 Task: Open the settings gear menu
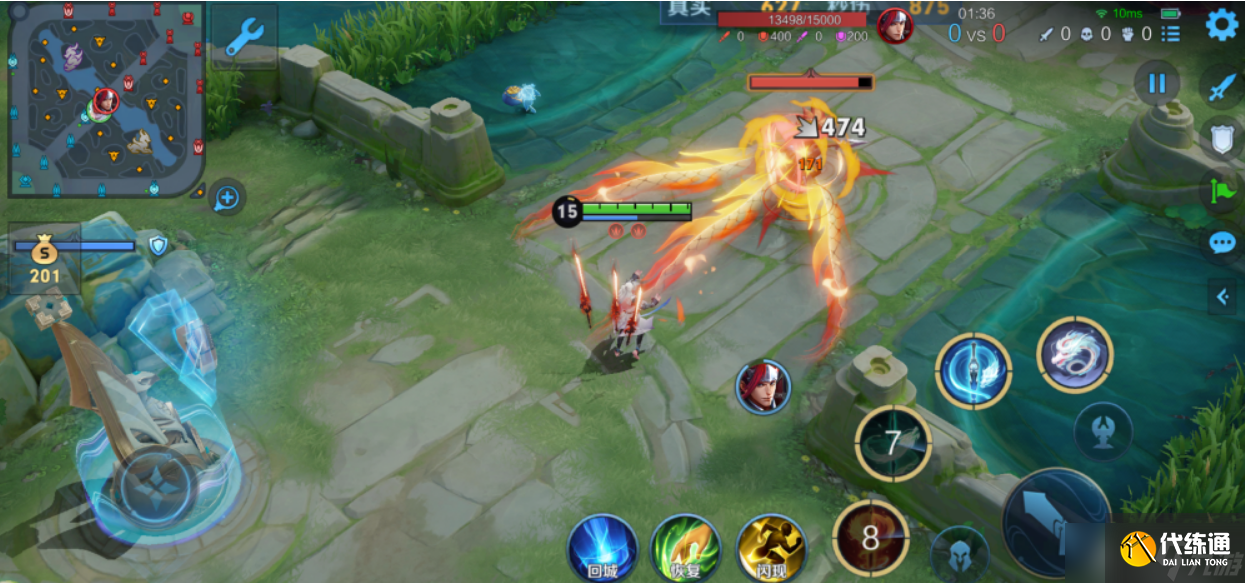tap(1221, 25)
